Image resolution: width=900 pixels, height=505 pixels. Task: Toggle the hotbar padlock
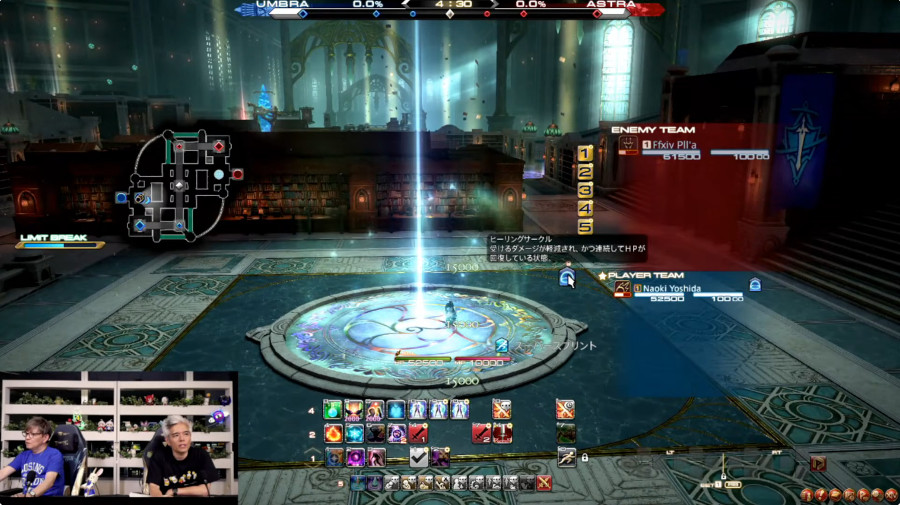coord(584,457)
